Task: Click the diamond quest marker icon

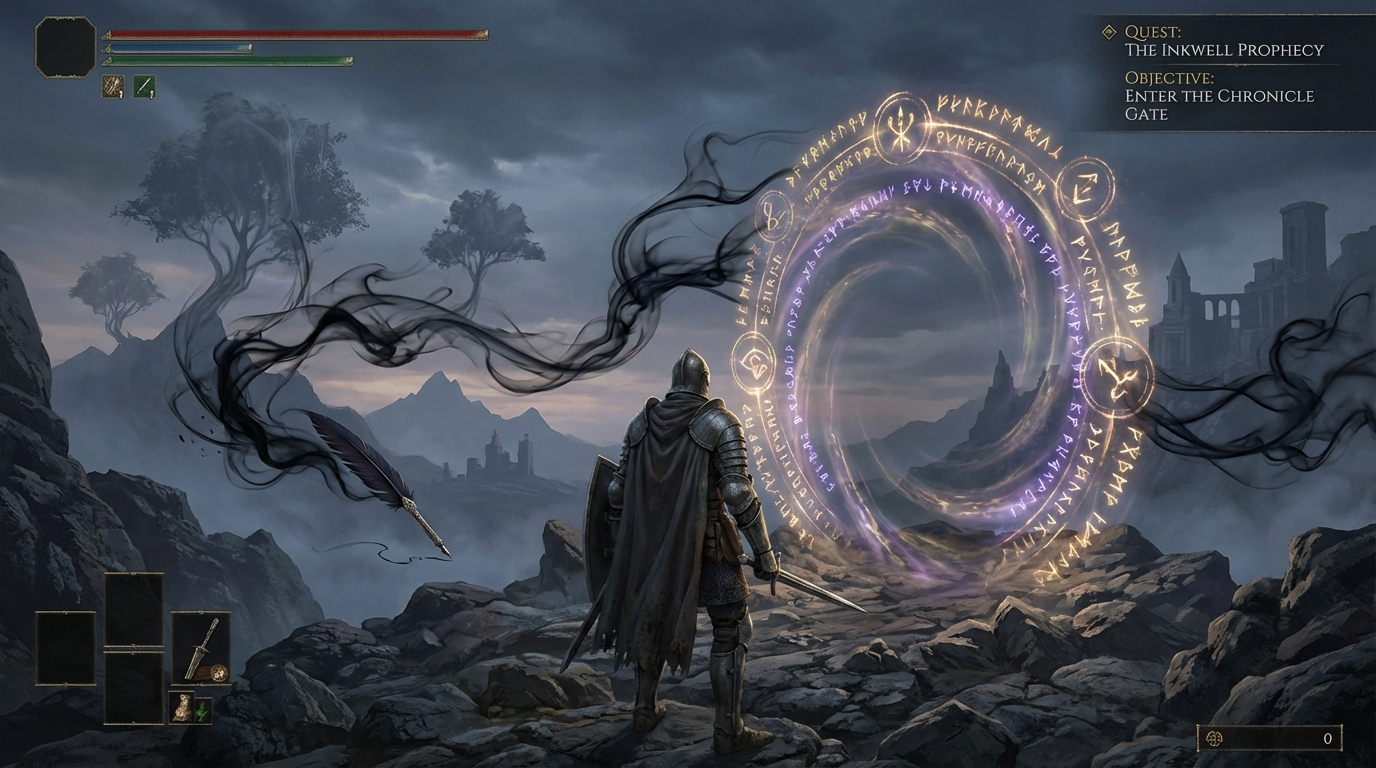Action: click(x=1108, y=32)
